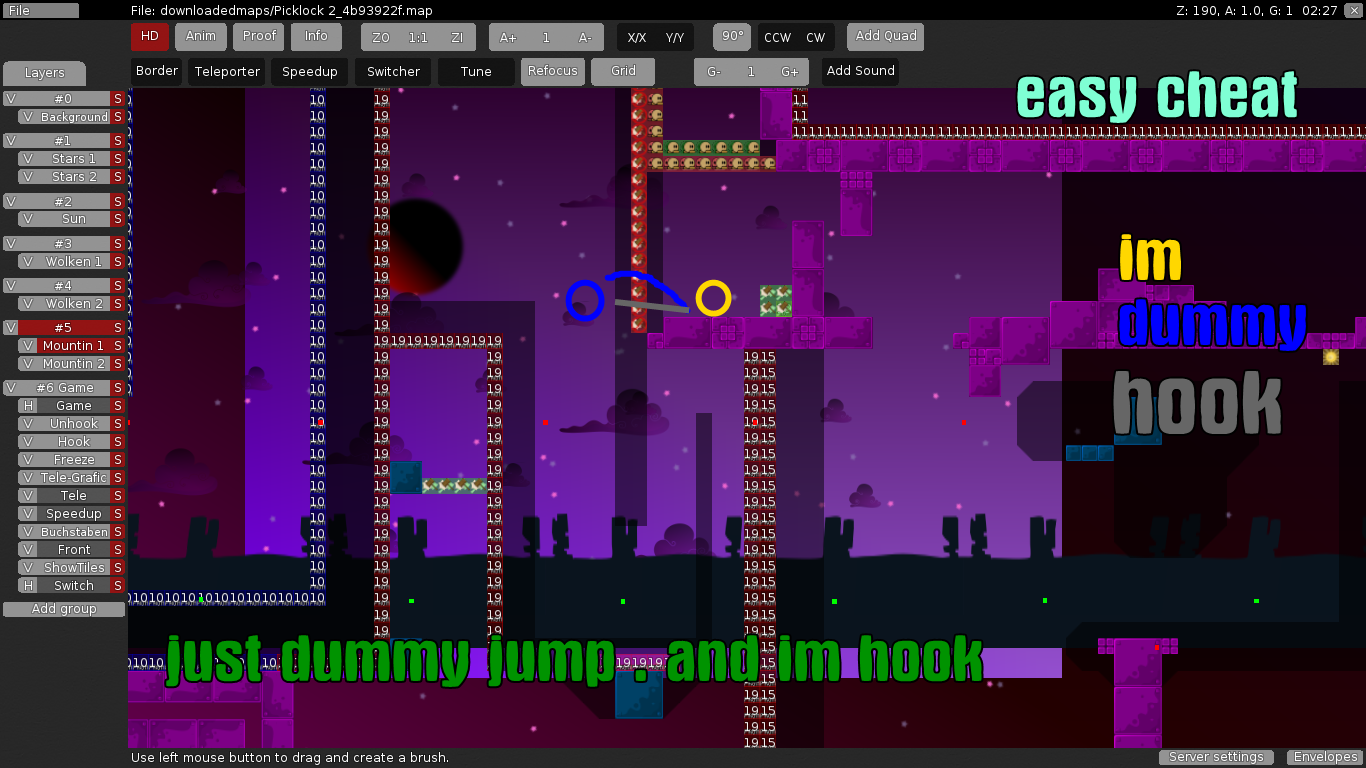Select the Speedup tool
1366x768 pixels.
point(310,72)
